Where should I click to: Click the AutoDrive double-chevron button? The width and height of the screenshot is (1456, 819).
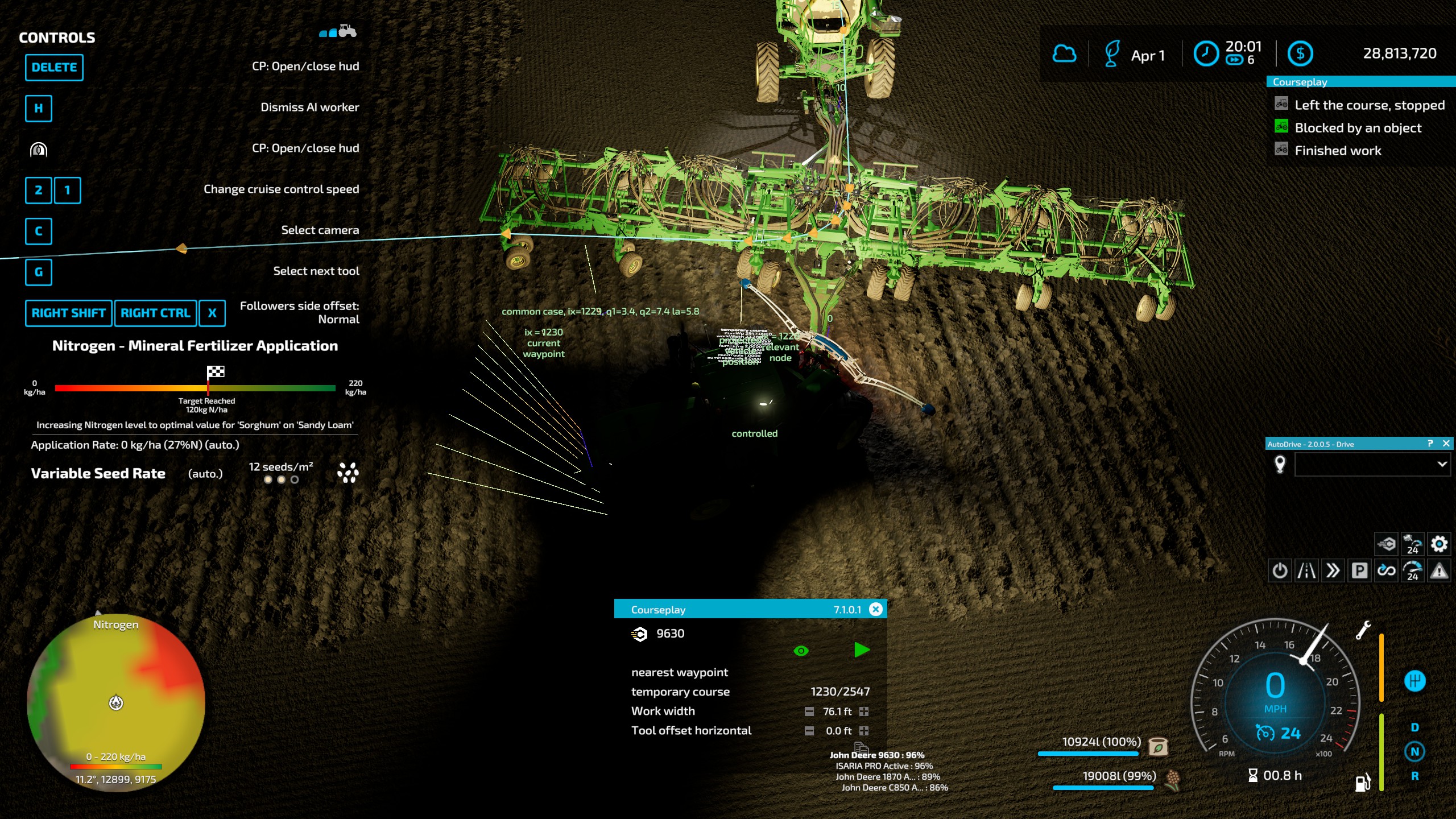coord(1333,570)
